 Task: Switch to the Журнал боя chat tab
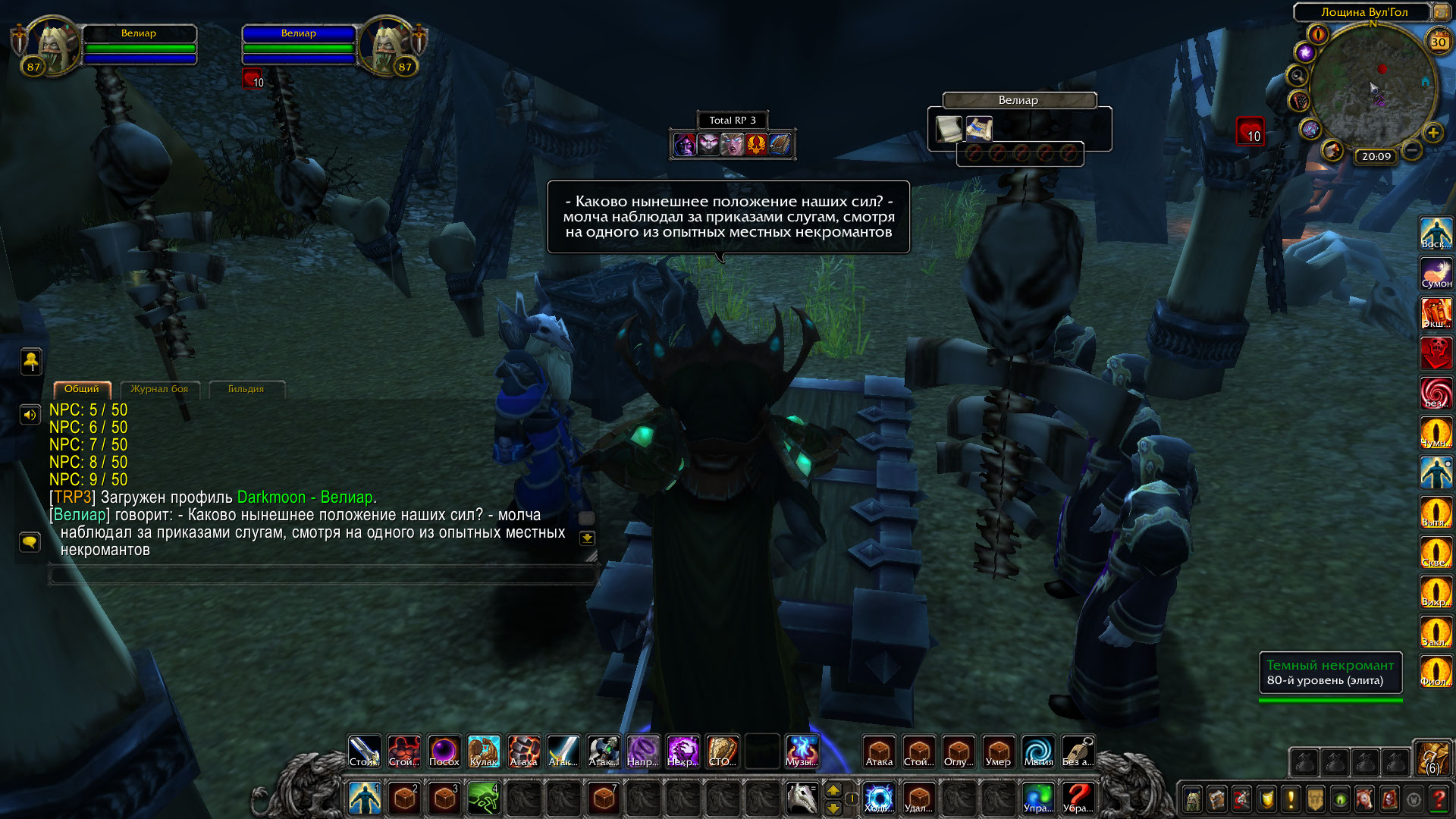click(159, 389)
